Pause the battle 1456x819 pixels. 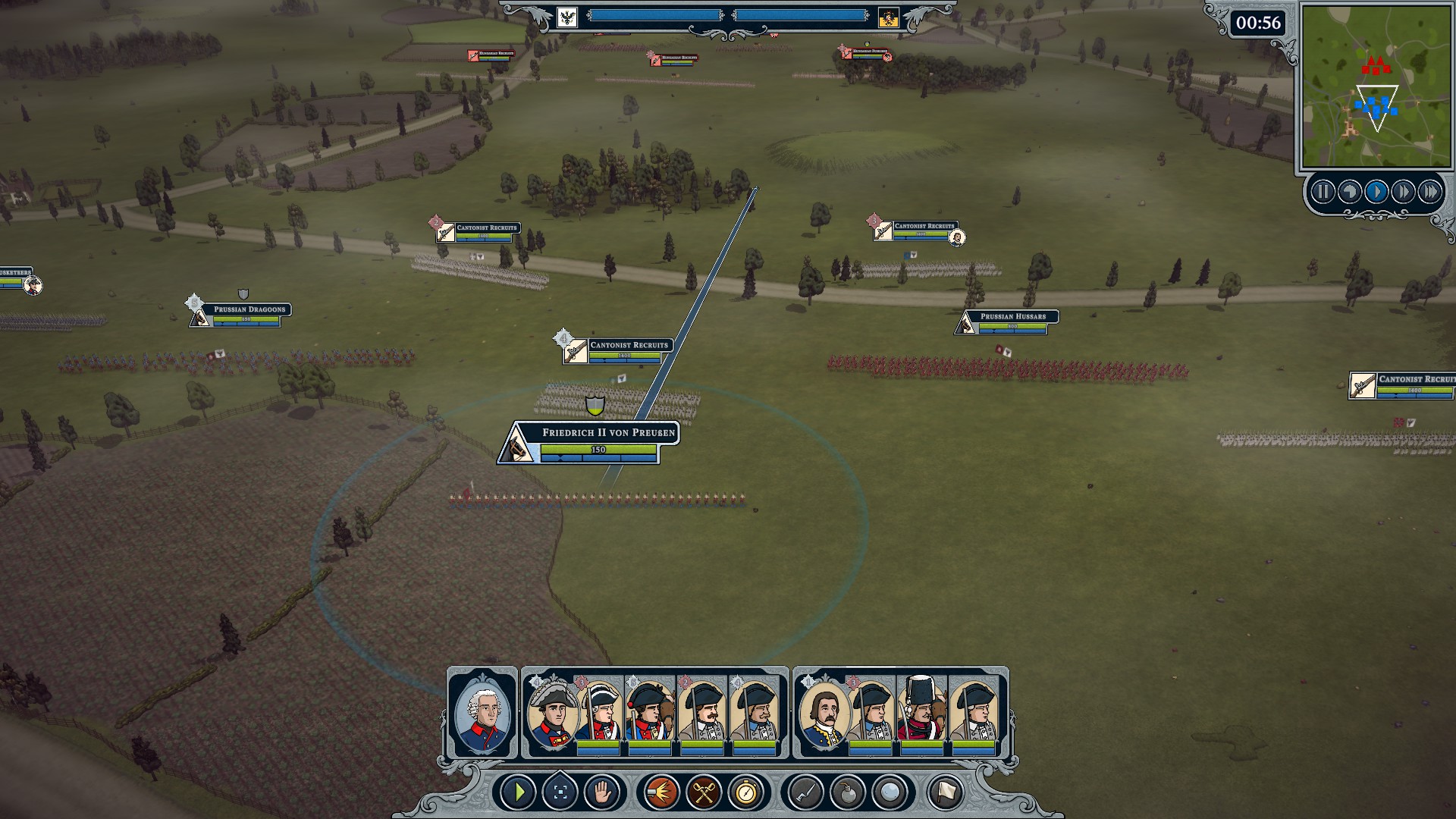tap(1323, 192)
